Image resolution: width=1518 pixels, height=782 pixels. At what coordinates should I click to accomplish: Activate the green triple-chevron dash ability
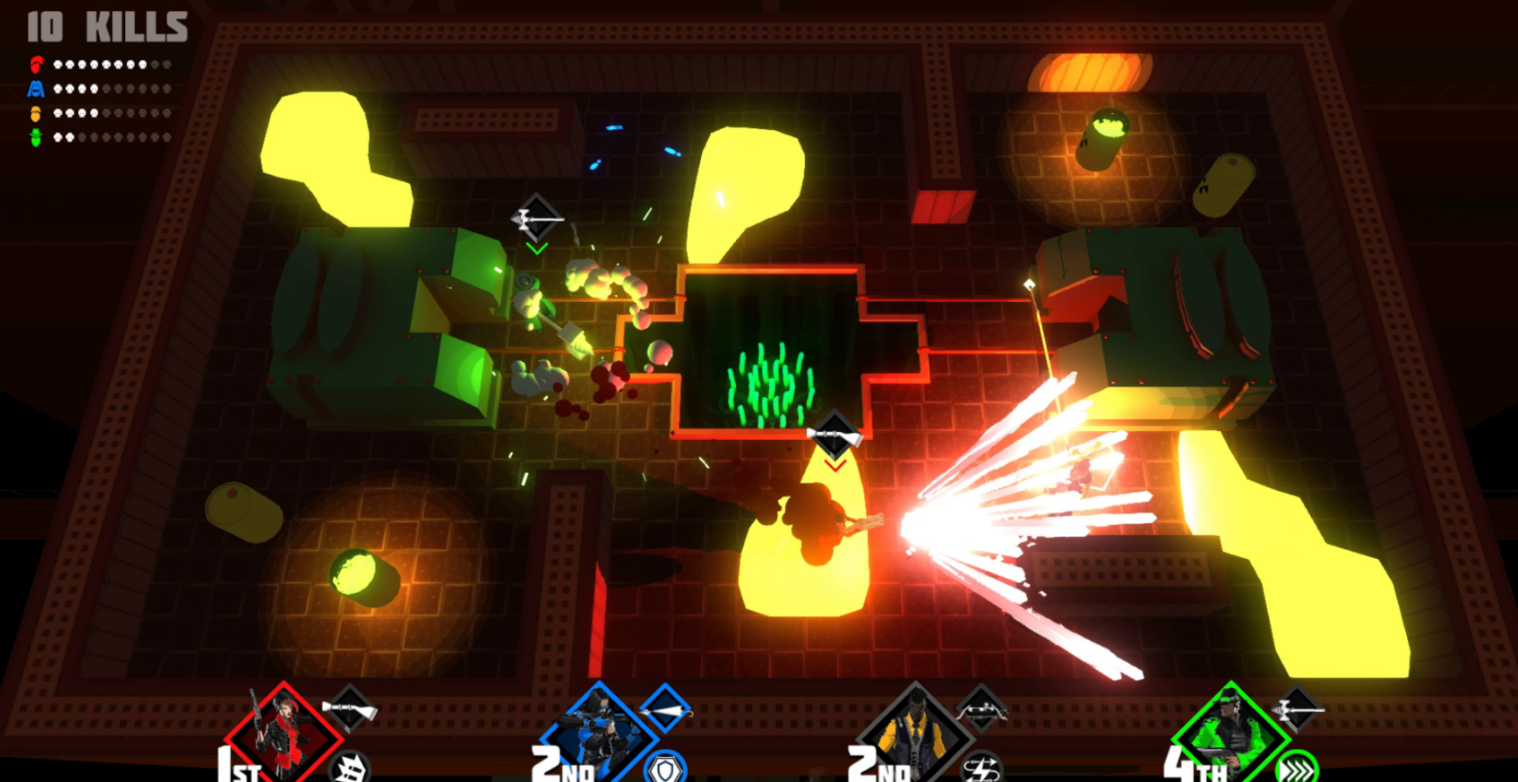(1296, 768)
